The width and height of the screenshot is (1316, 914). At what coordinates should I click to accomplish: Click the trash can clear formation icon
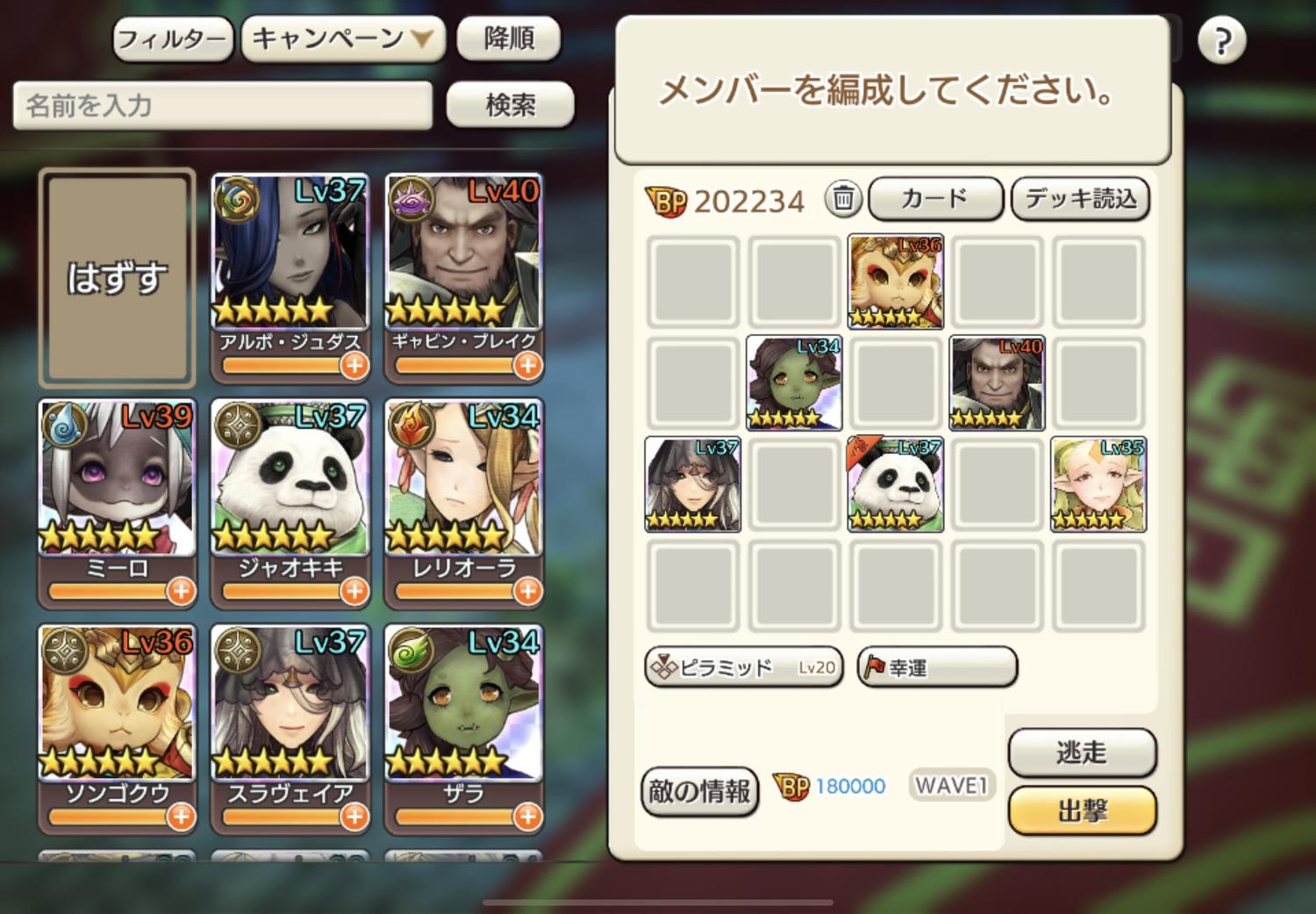pos(843,199)
